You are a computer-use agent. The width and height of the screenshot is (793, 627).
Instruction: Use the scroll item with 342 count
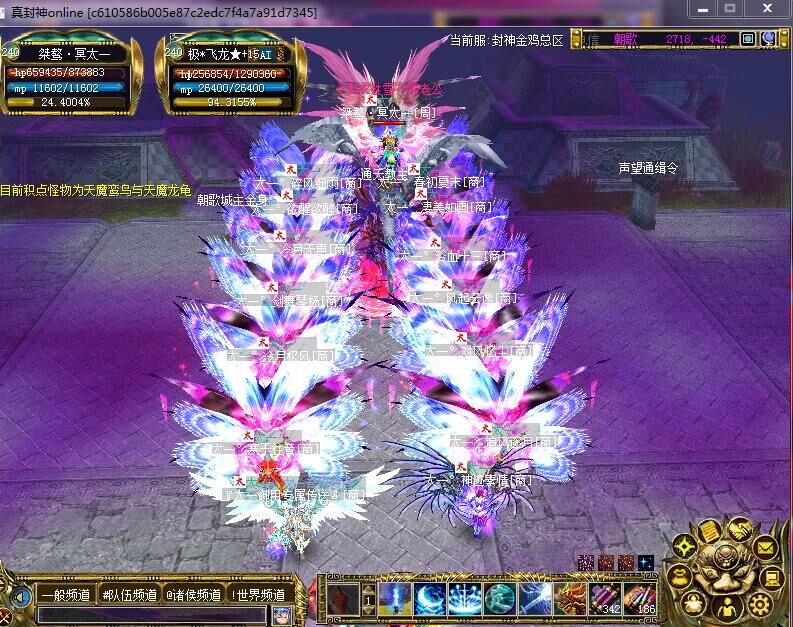(605, 599)
